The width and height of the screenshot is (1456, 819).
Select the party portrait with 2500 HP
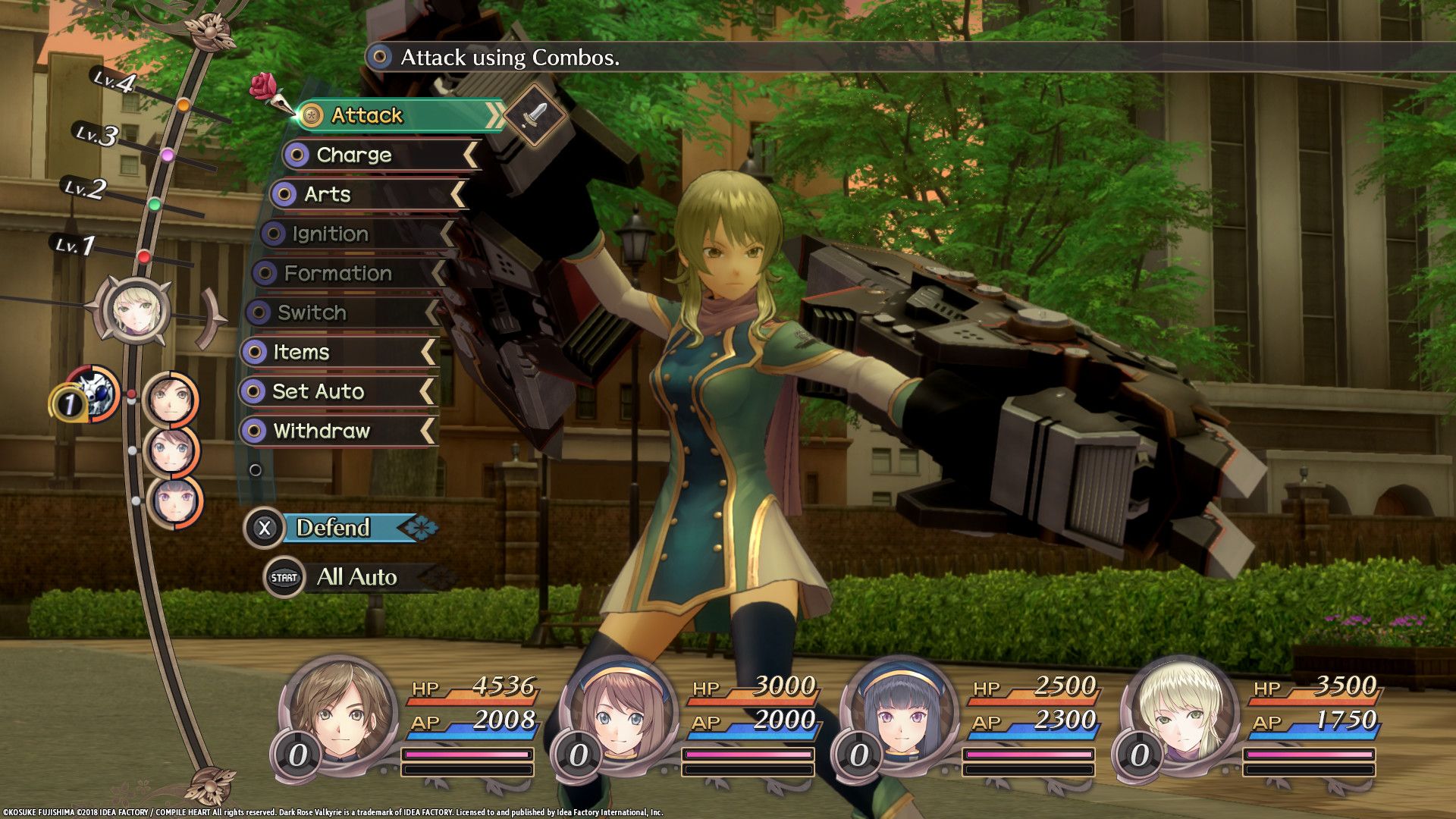coord(900,711)
